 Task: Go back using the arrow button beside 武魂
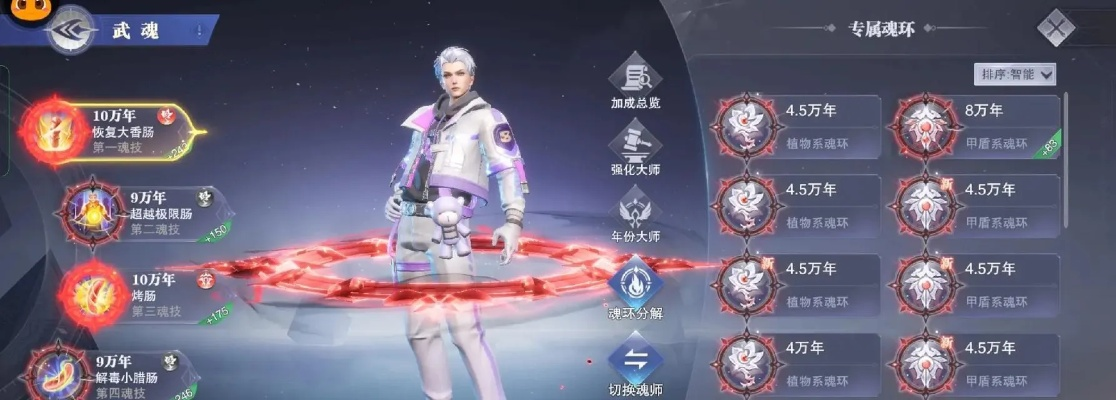click(68, 31)
